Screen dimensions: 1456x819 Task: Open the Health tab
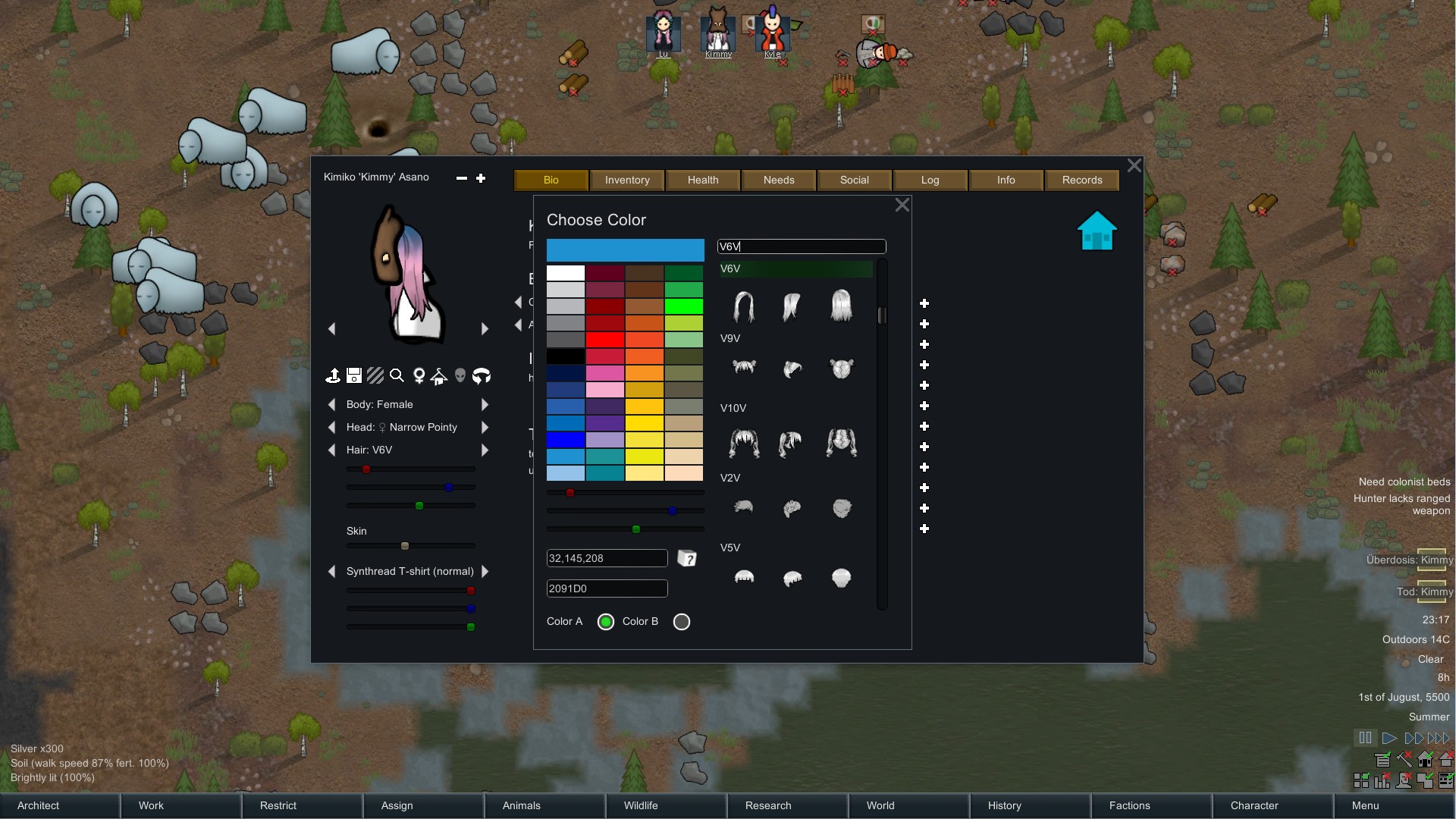pyautogui.click(x=703, y=180)
